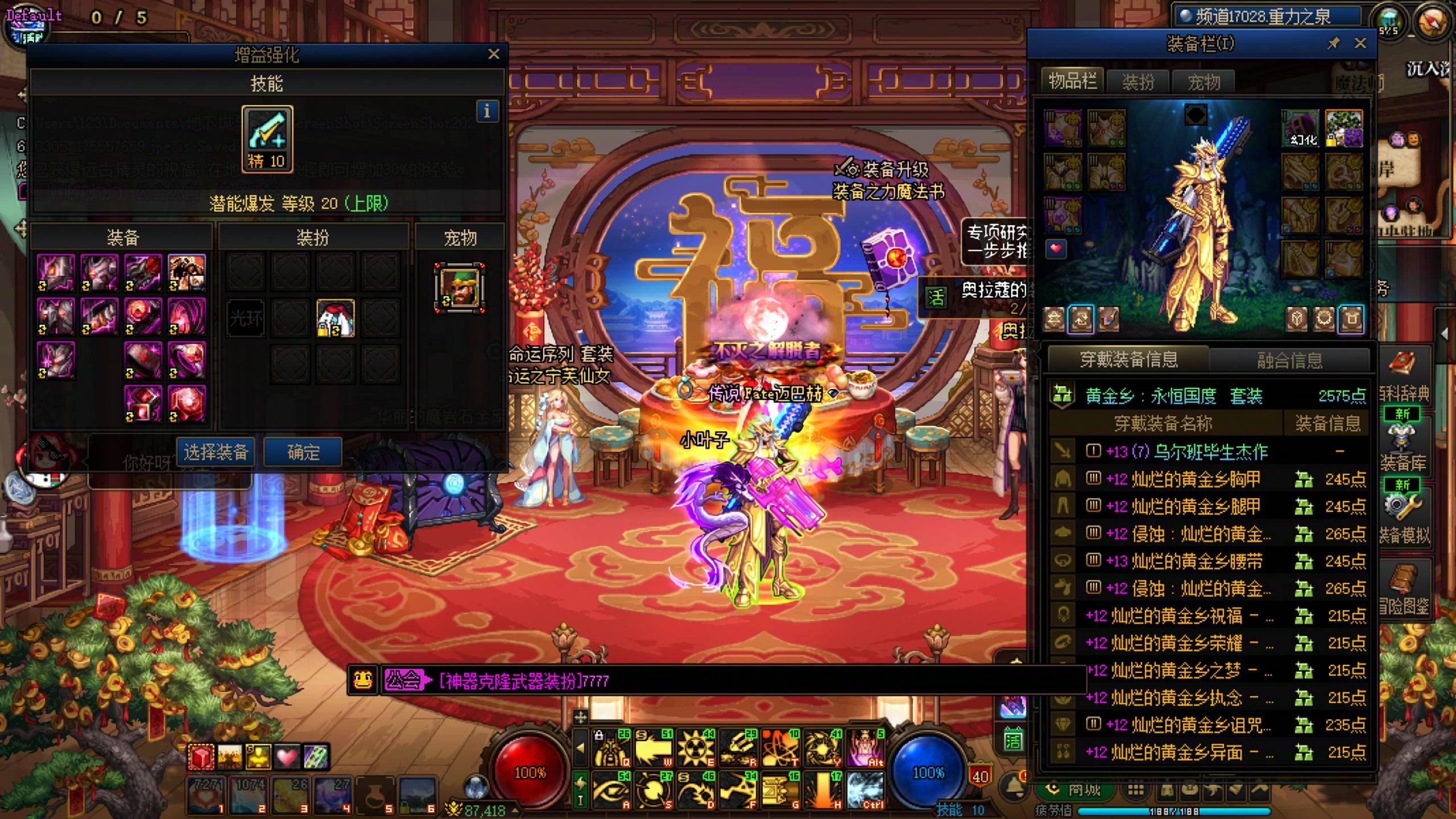
Task: Click the heart icon in the equipment panel
Action: pos(1056,249)
